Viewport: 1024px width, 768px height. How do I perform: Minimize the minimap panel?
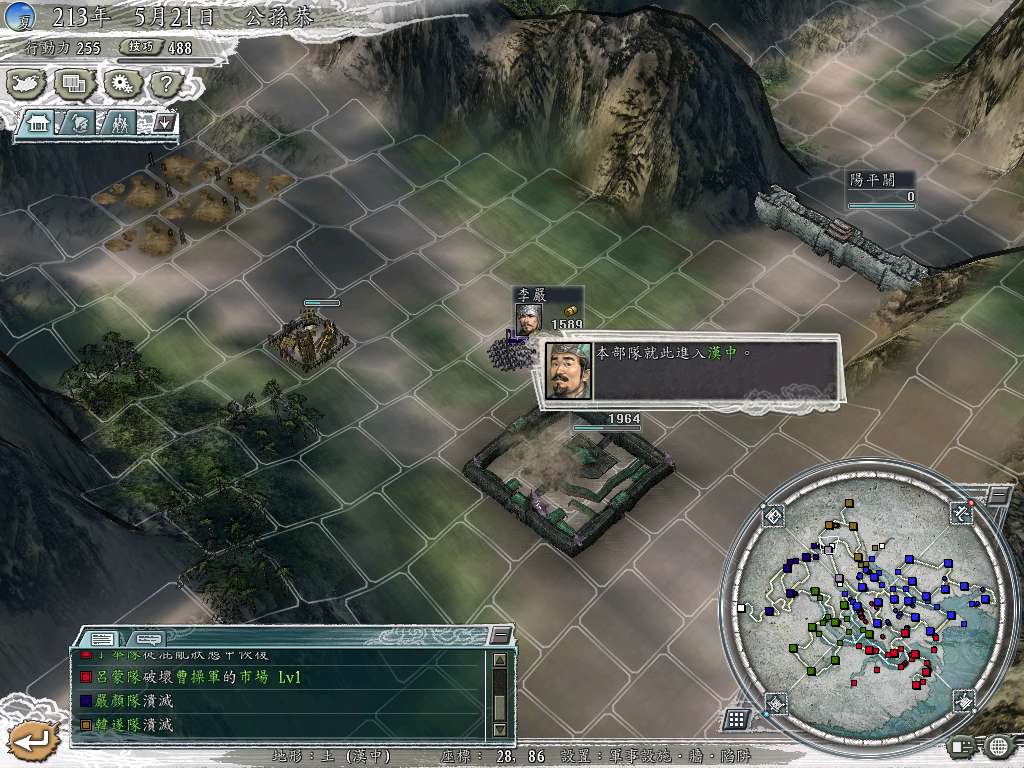click(999, 495)
